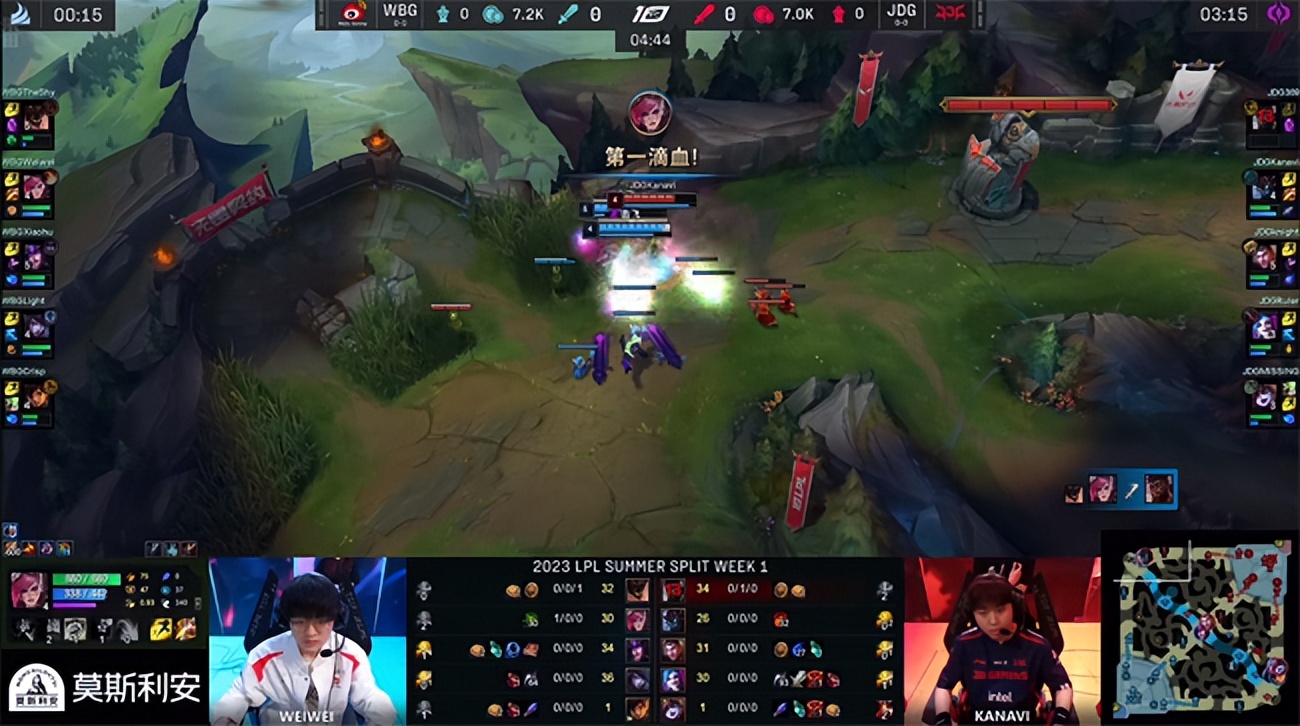Open Vi's Flash summoner spell icon

tap(160, 629)
